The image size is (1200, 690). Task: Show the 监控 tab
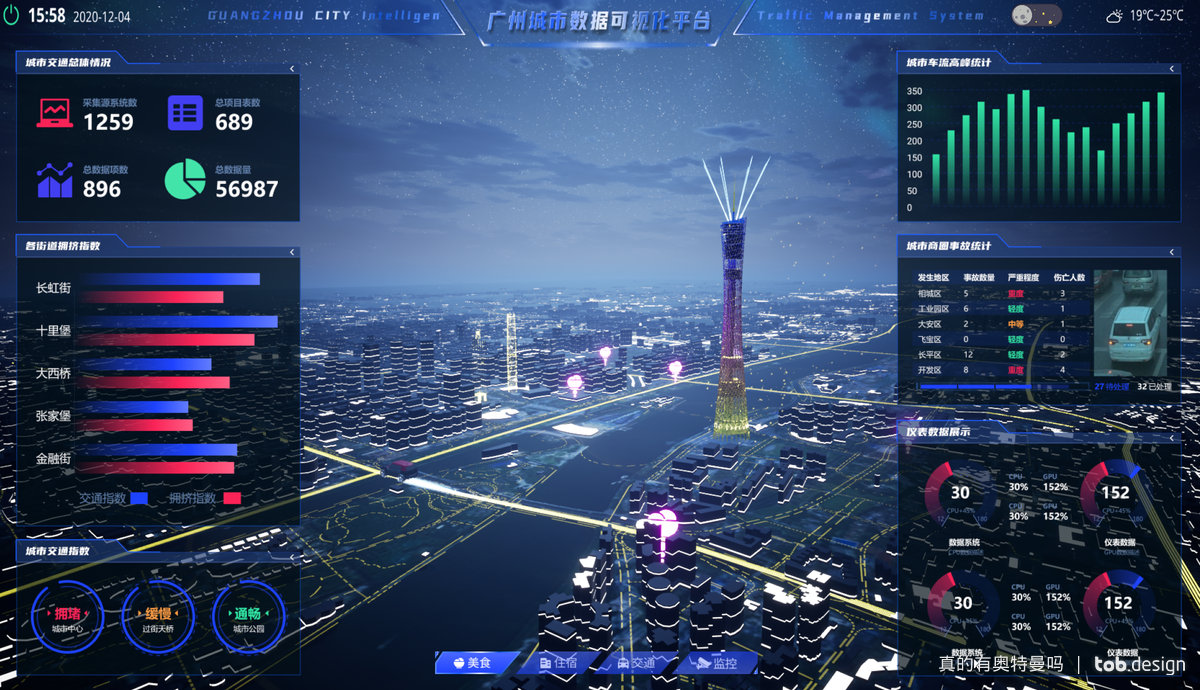coord(717,662)
